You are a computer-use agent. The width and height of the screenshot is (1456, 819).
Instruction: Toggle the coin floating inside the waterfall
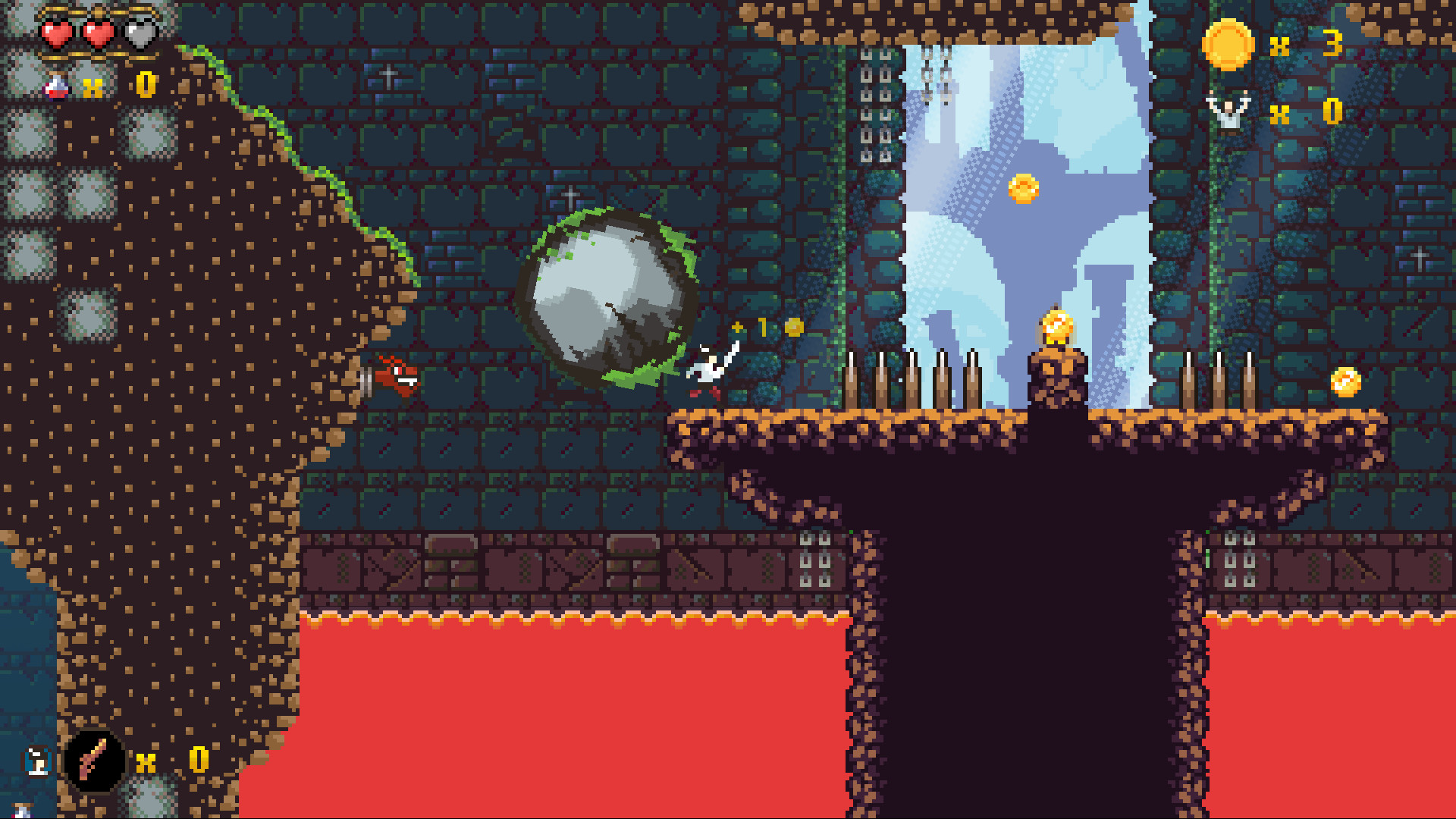tap(1024, 190)
